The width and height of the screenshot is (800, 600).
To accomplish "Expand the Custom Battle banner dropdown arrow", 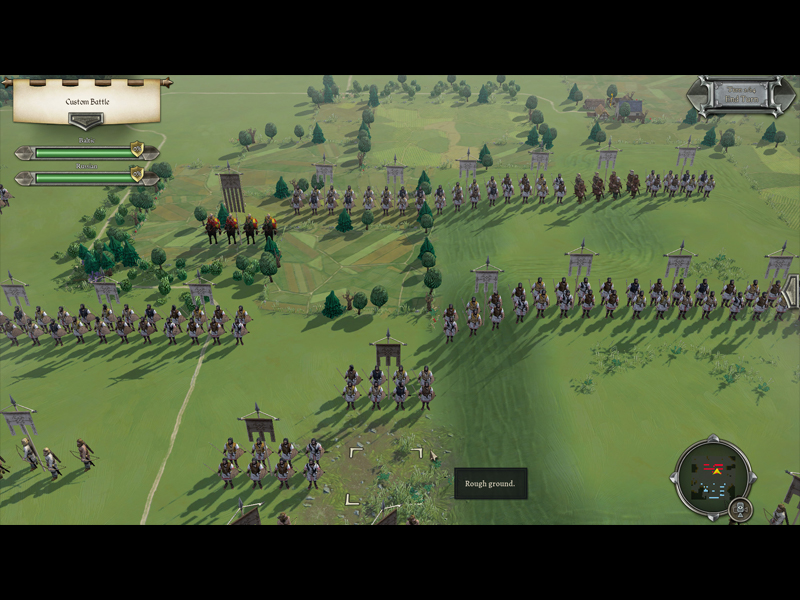I will (86, 120).
